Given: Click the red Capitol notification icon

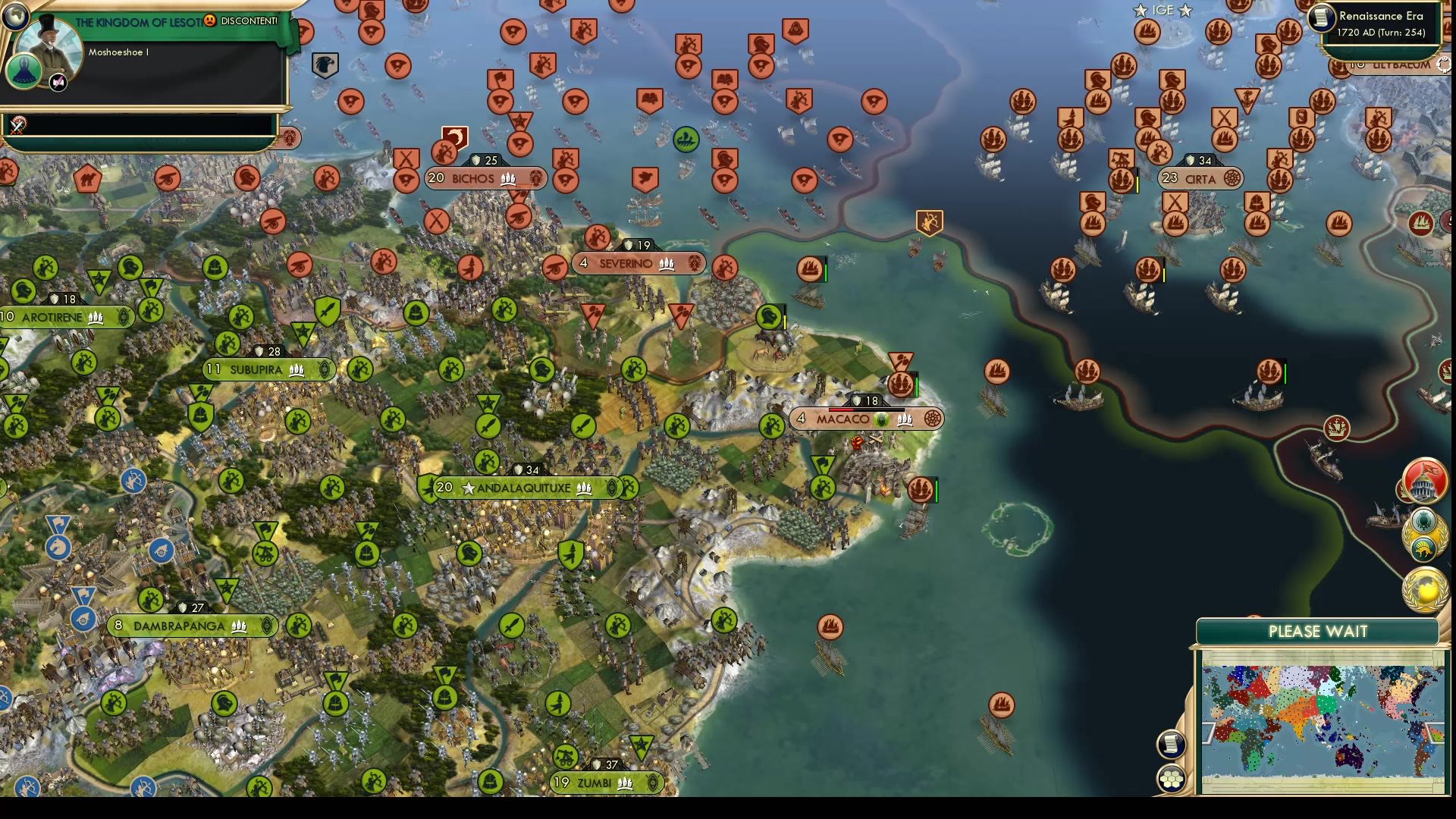Looking at the screenshot, I should pos(1424,482).
